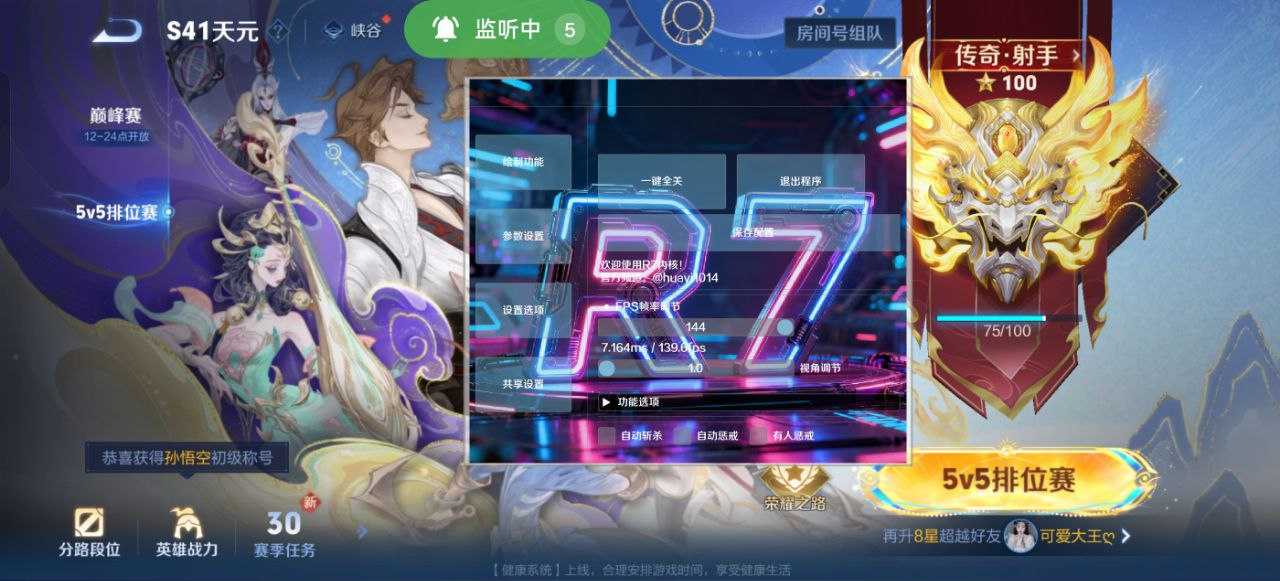The image size is (1280, 581).
Task: Select the 5v5排位赛 side tab
Action: (118, 212)
